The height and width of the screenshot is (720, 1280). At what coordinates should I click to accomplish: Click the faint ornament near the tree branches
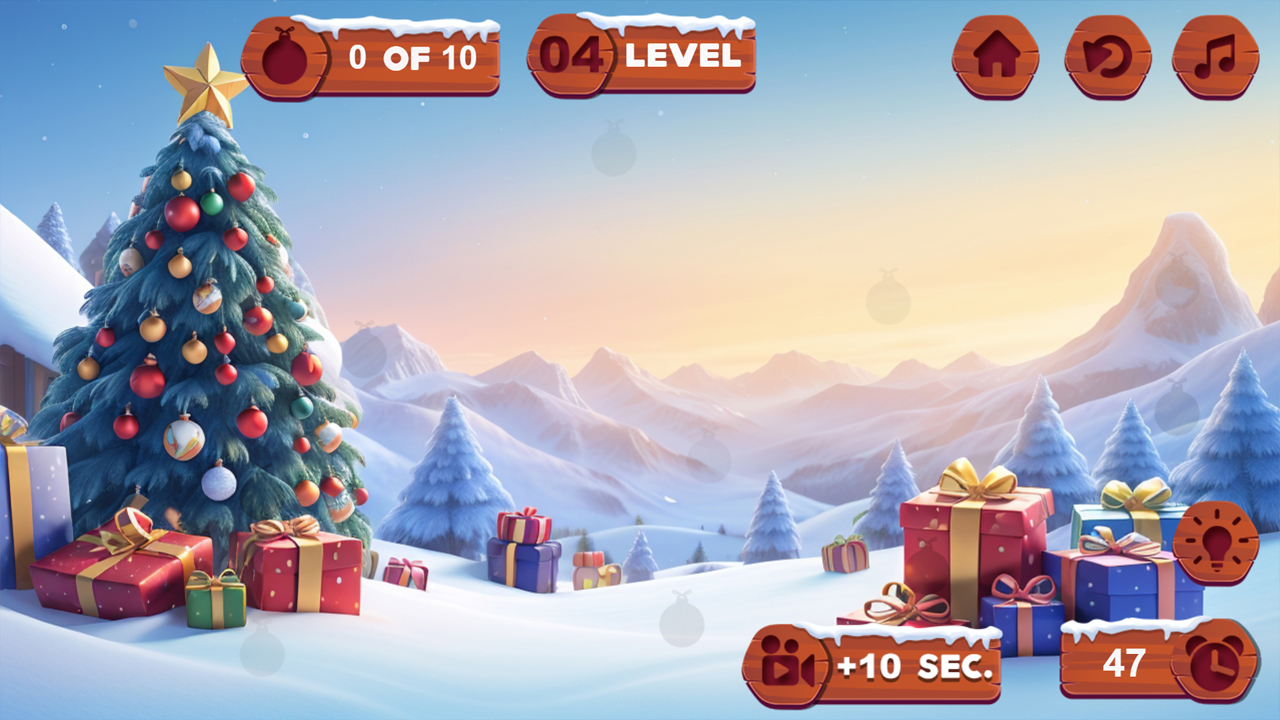point(365,352)
